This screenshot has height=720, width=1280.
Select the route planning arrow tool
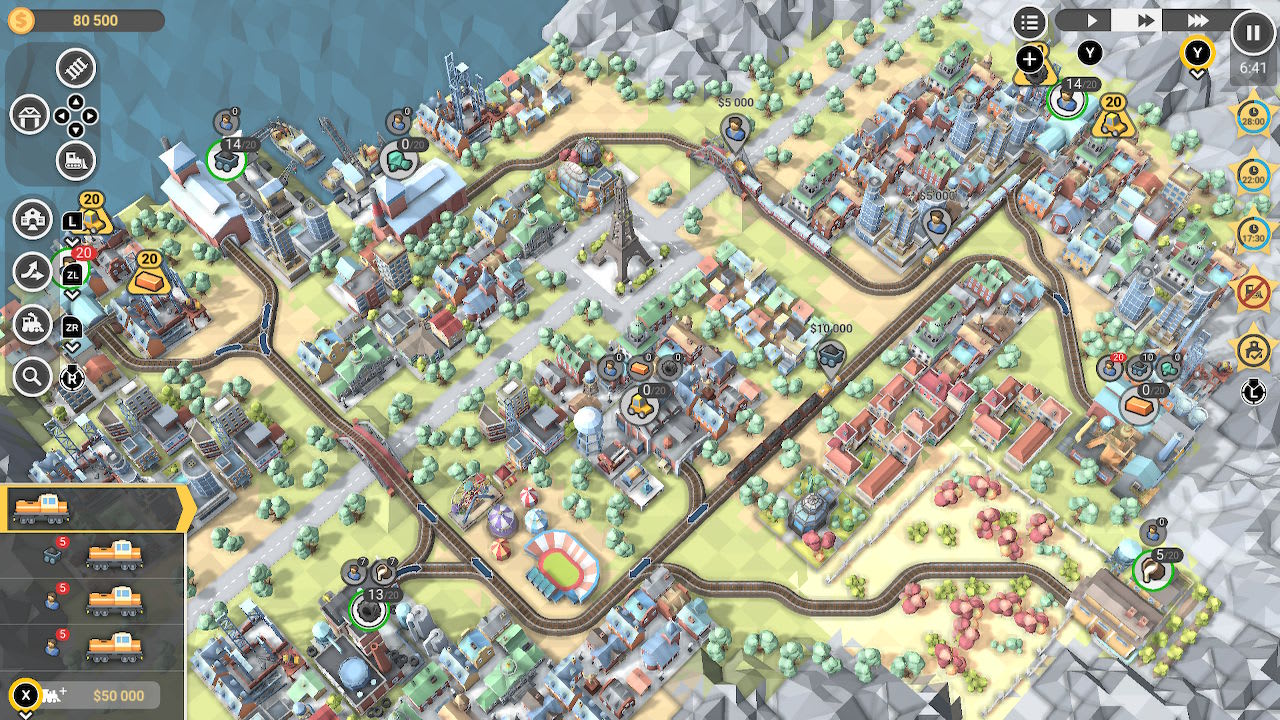[32, 270]
